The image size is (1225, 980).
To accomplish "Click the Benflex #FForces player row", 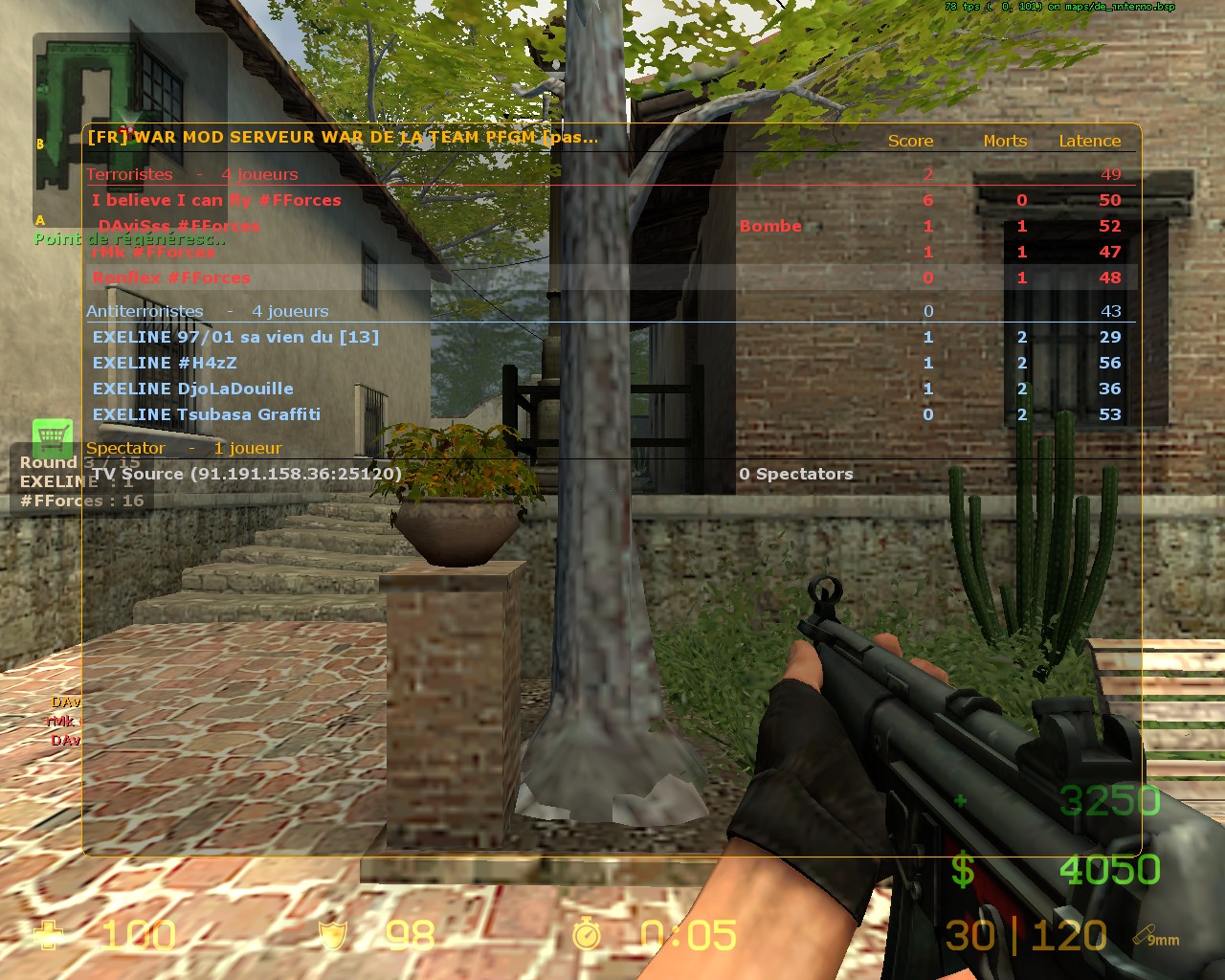I will click(171, 278).
